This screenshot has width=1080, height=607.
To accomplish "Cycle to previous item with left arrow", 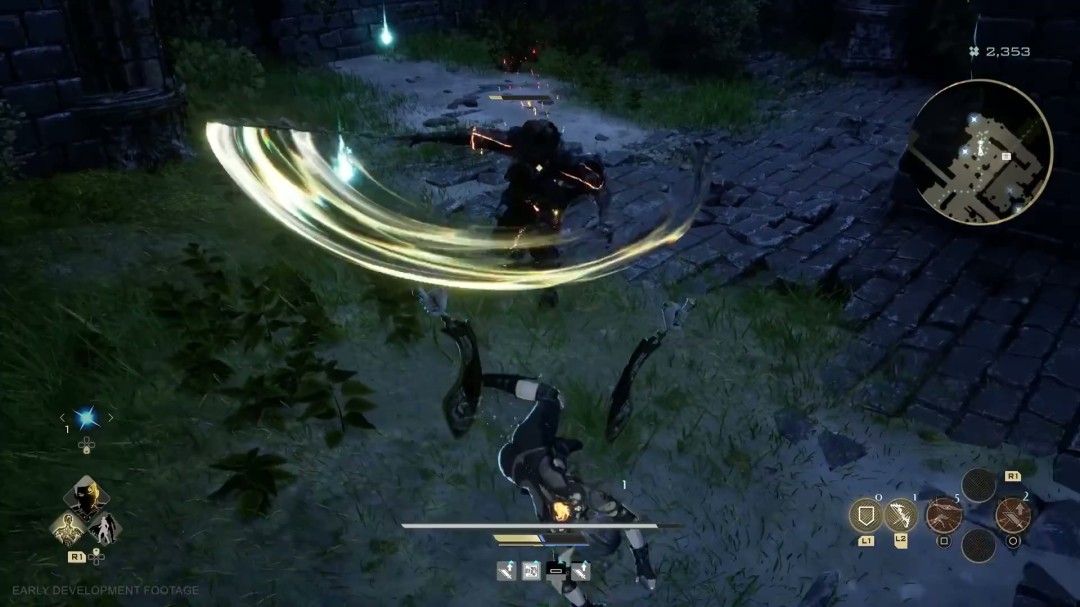I will (62, 418).
